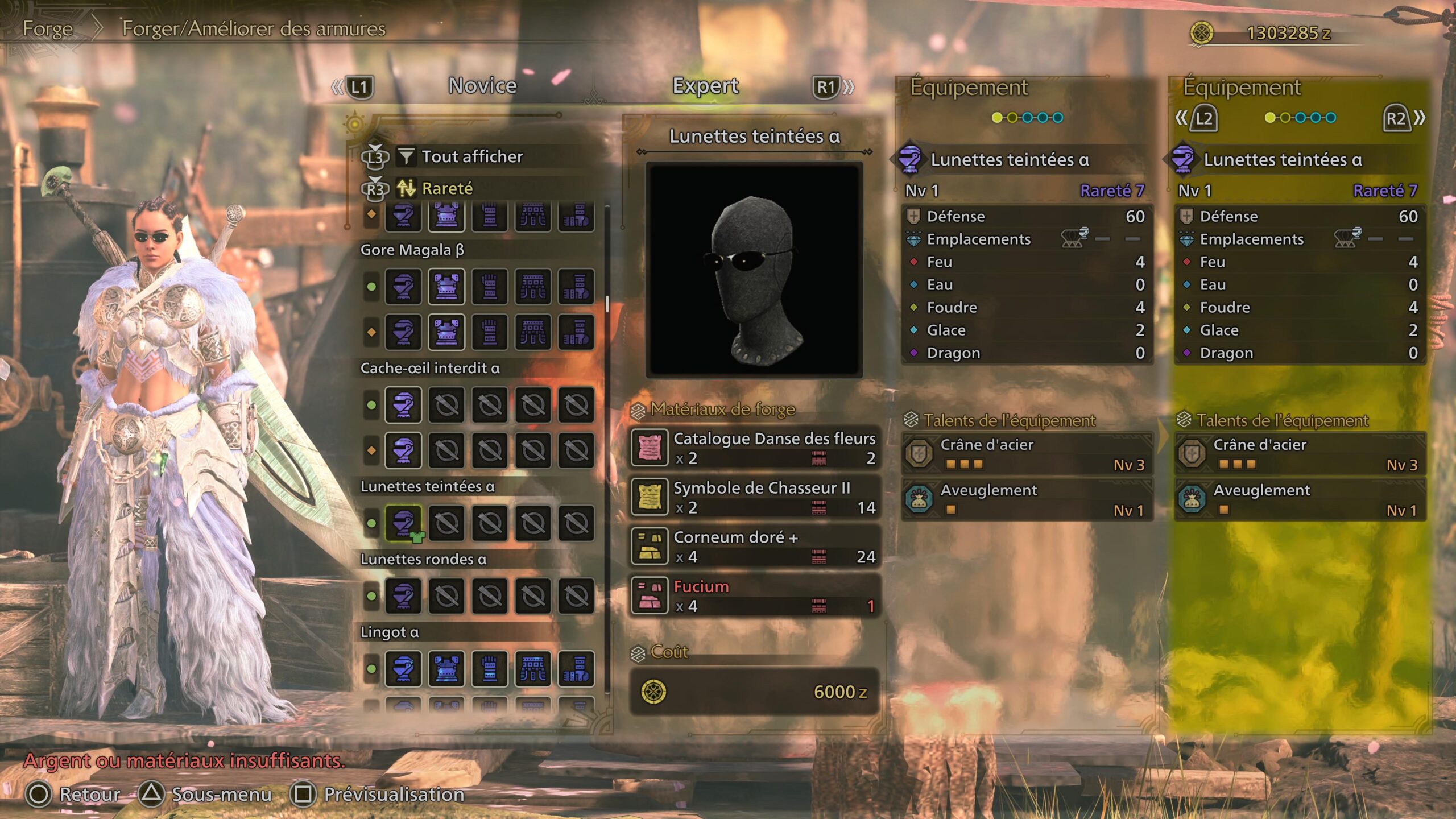Image resolution: width=1456 pixels, height=819 pixels.
Task: Select the Lunettes teintées α helmet slot
Action: coord(403,523)
